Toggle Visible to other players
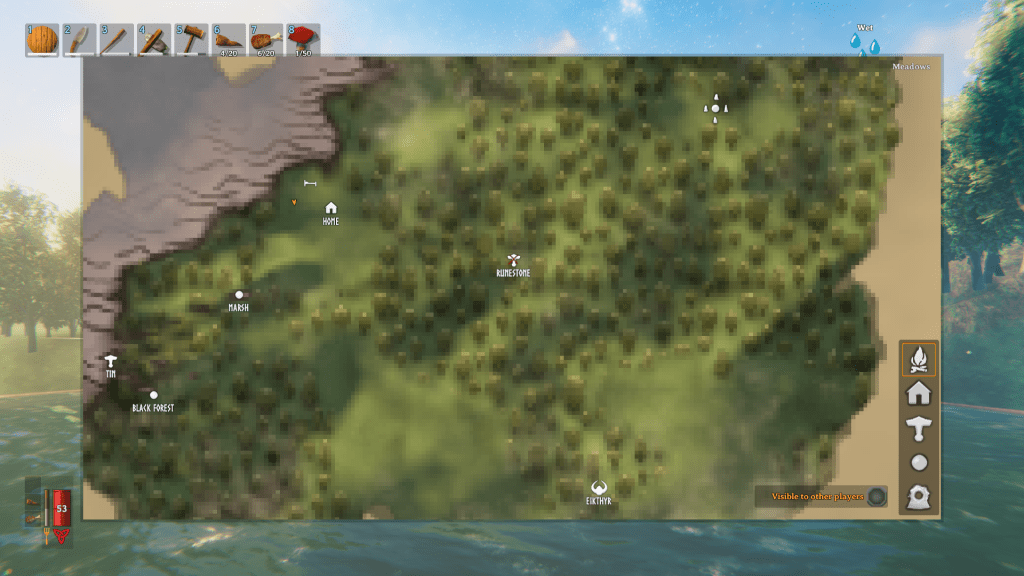The width and height of the screenshot is (1024, 576). pos(876,496)
